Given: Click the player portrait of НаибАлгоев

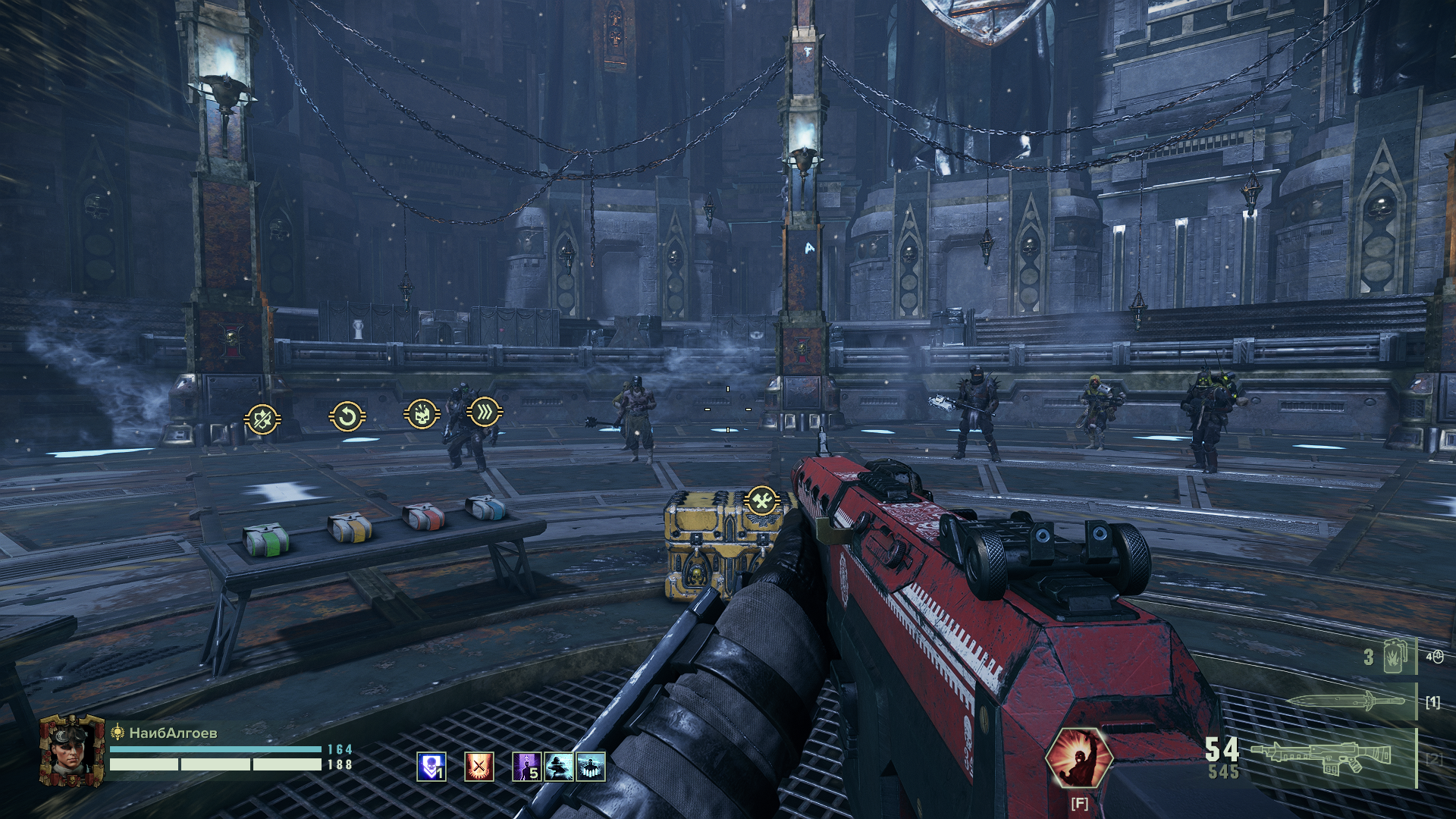Looking at the screenshot, I should [72, 750].
